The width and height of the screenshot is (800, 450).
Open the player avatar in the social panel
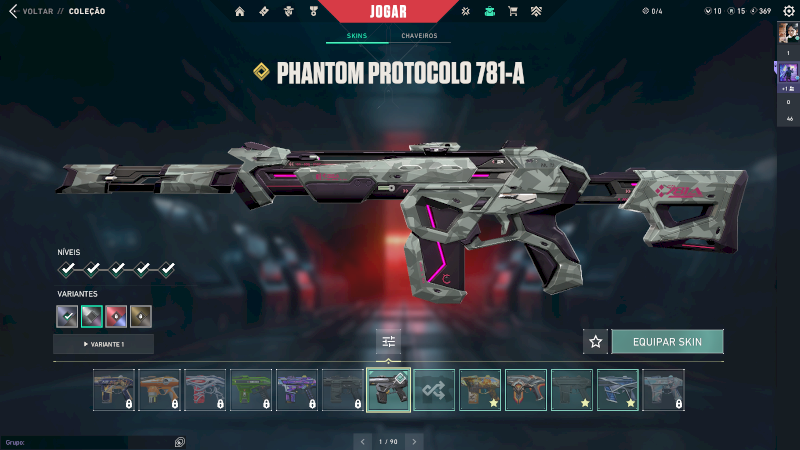[x=787, y=33]
